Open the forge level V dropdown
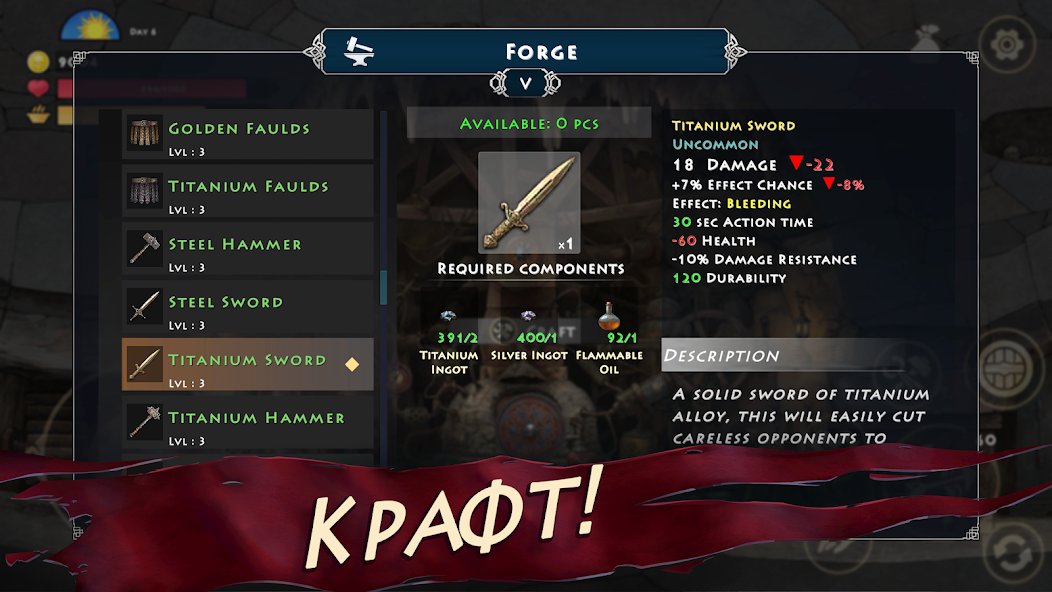The width and height of the screenshot is (1052, 592). pos(526,84)
